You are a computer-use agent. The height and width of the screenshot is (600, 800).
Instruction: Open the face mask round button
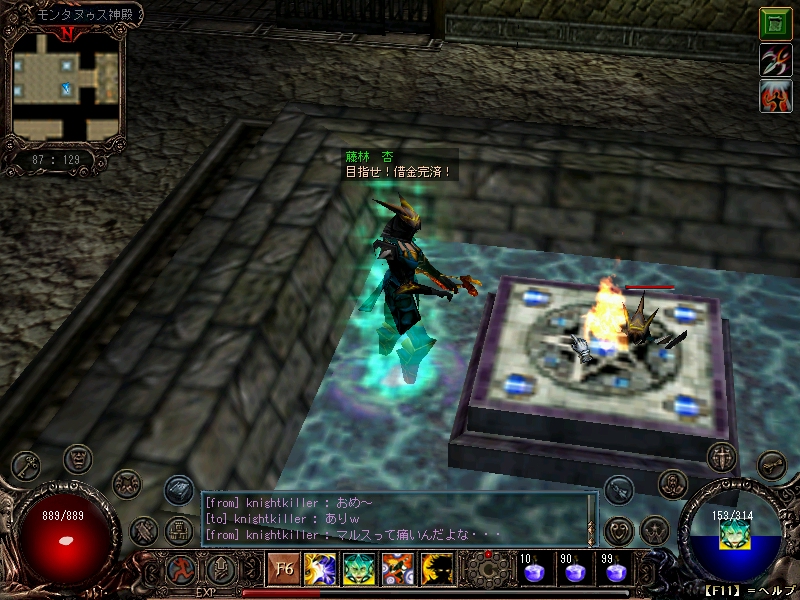(x=79, y=460)
